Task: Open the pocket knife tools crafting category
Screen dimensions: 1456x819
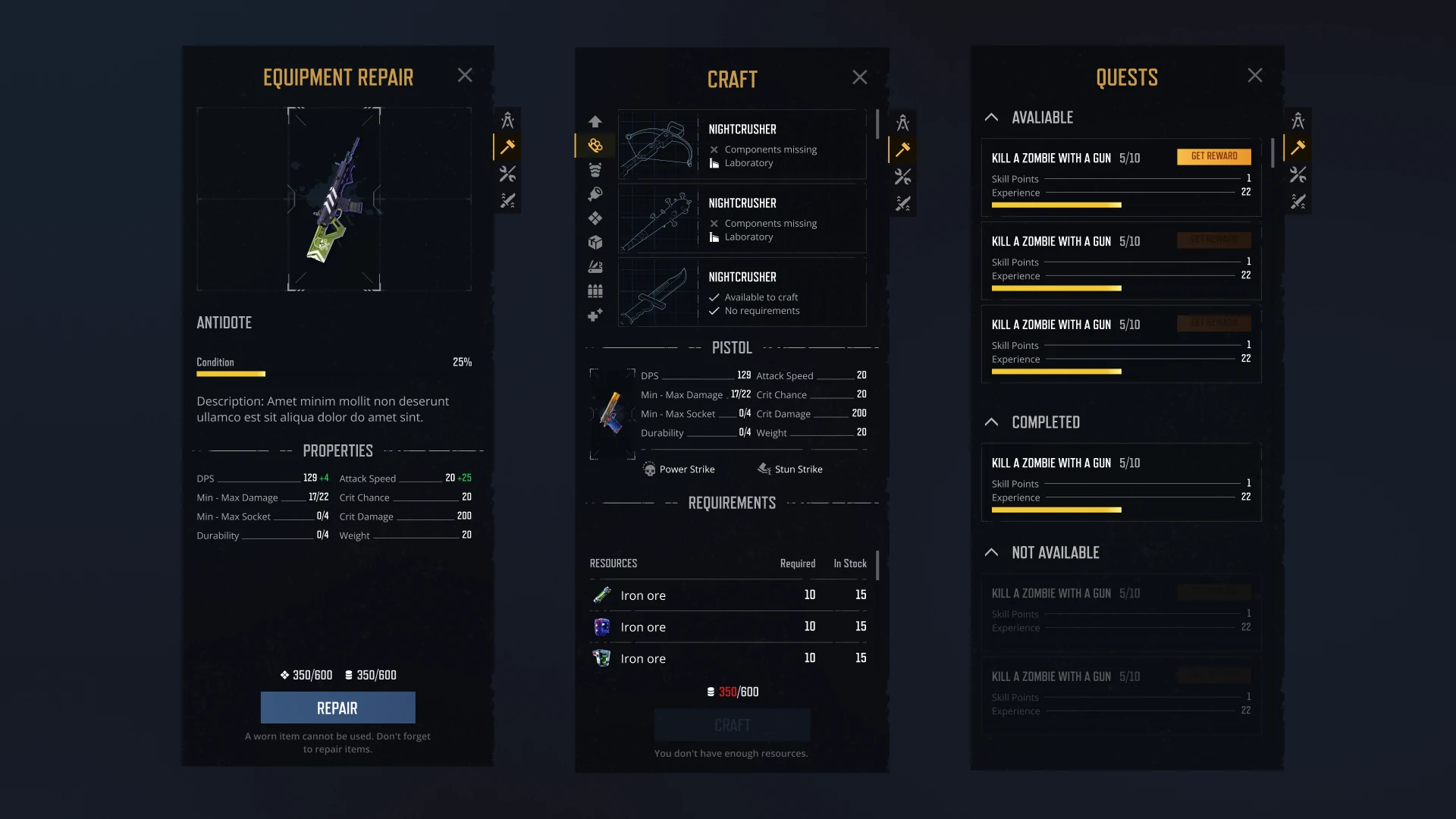Action: point(595,267)
